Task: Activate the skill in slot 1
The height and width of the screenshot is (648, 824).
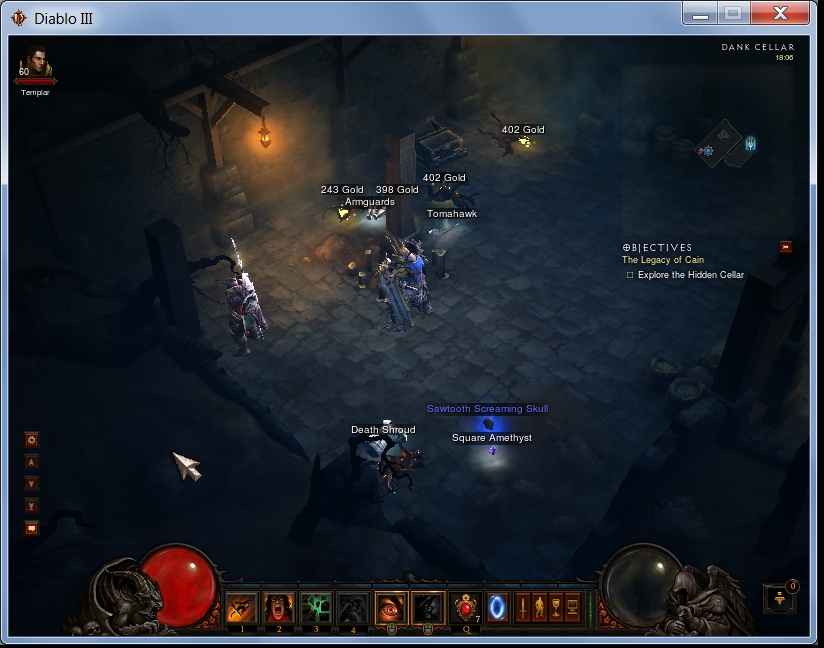Action: (x=241, y=607)
